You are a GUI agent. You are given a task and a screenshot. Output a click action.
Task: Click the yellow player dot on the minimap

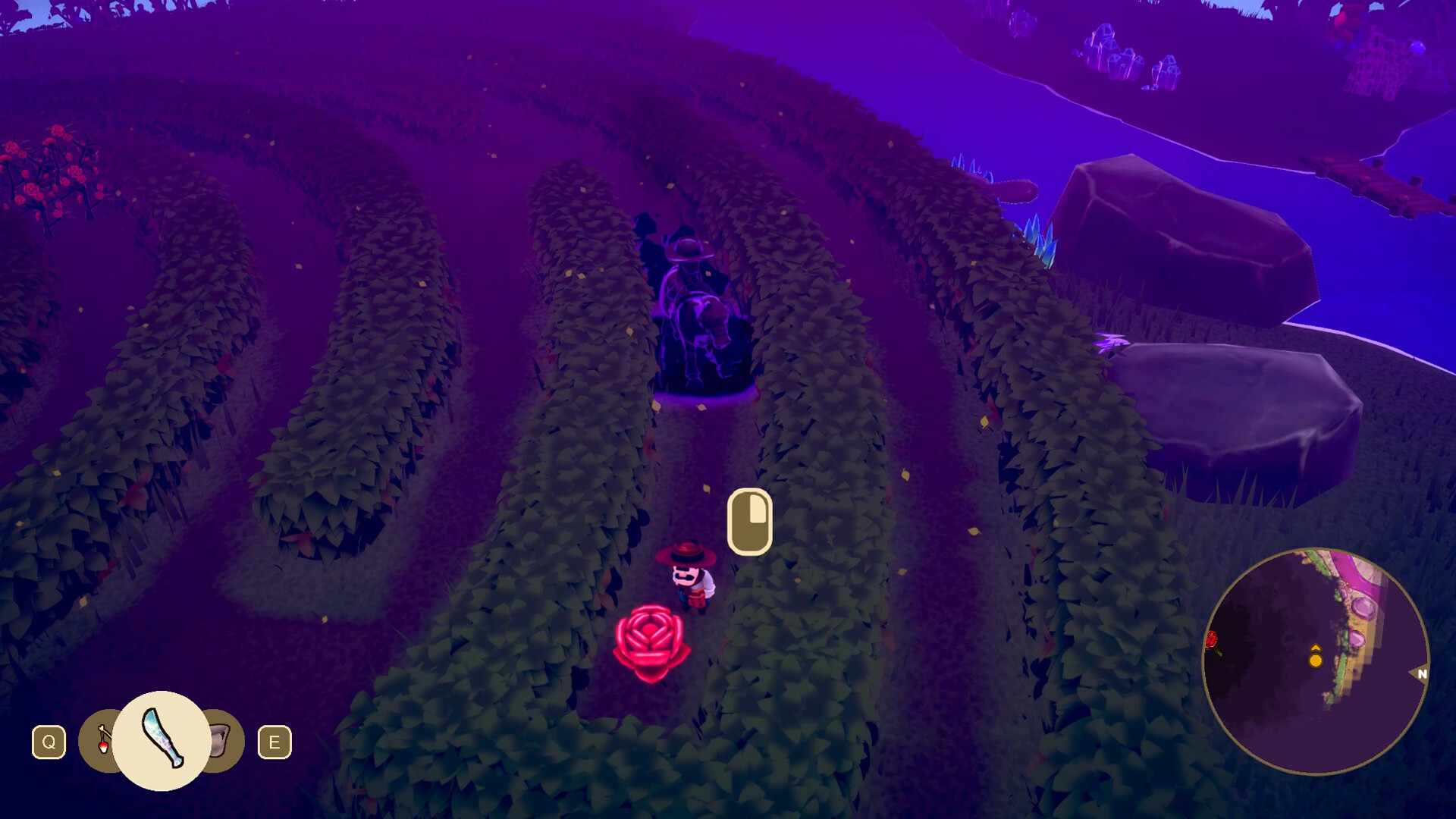tap(1316, 661)
